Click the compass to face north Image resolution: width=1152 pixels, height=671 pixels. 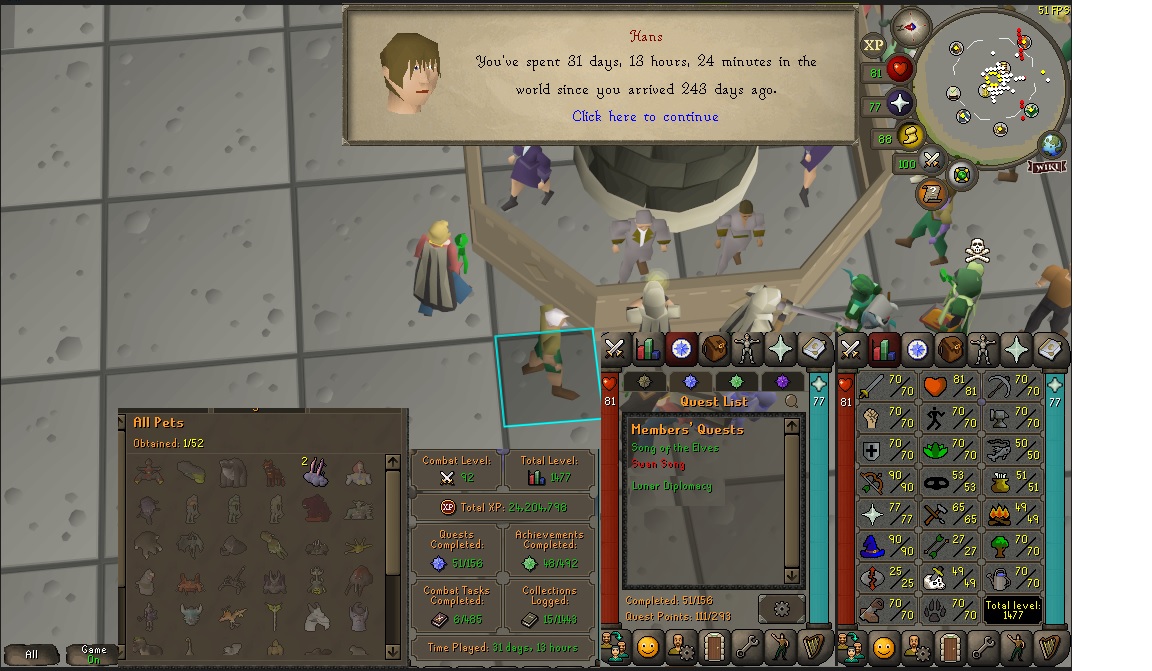click(x=910, y=27)
